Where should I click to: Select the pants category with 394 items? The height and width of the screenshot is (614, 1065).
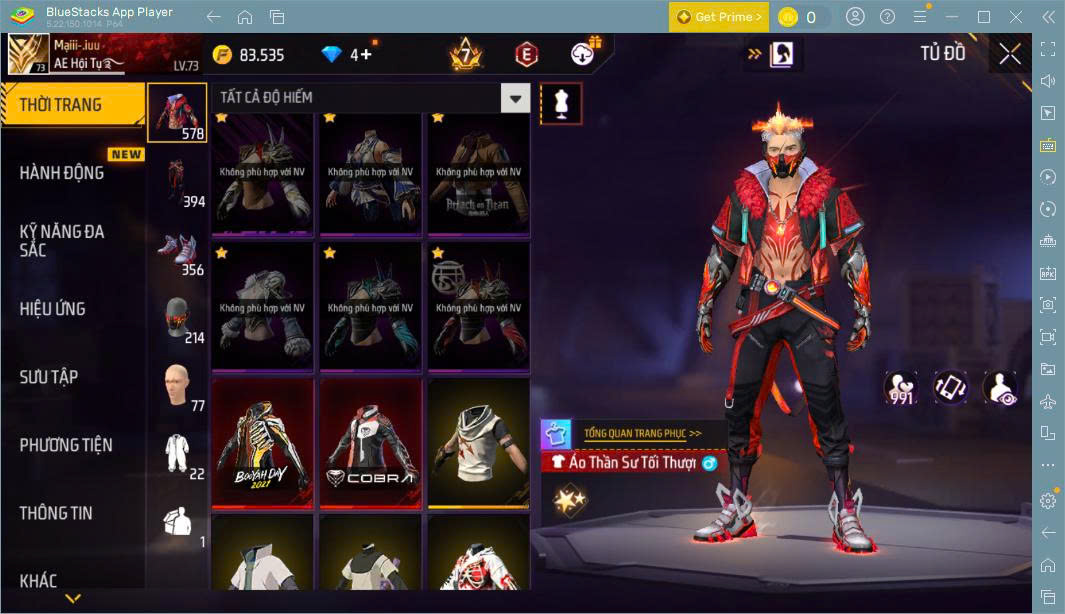click(178, 183)
